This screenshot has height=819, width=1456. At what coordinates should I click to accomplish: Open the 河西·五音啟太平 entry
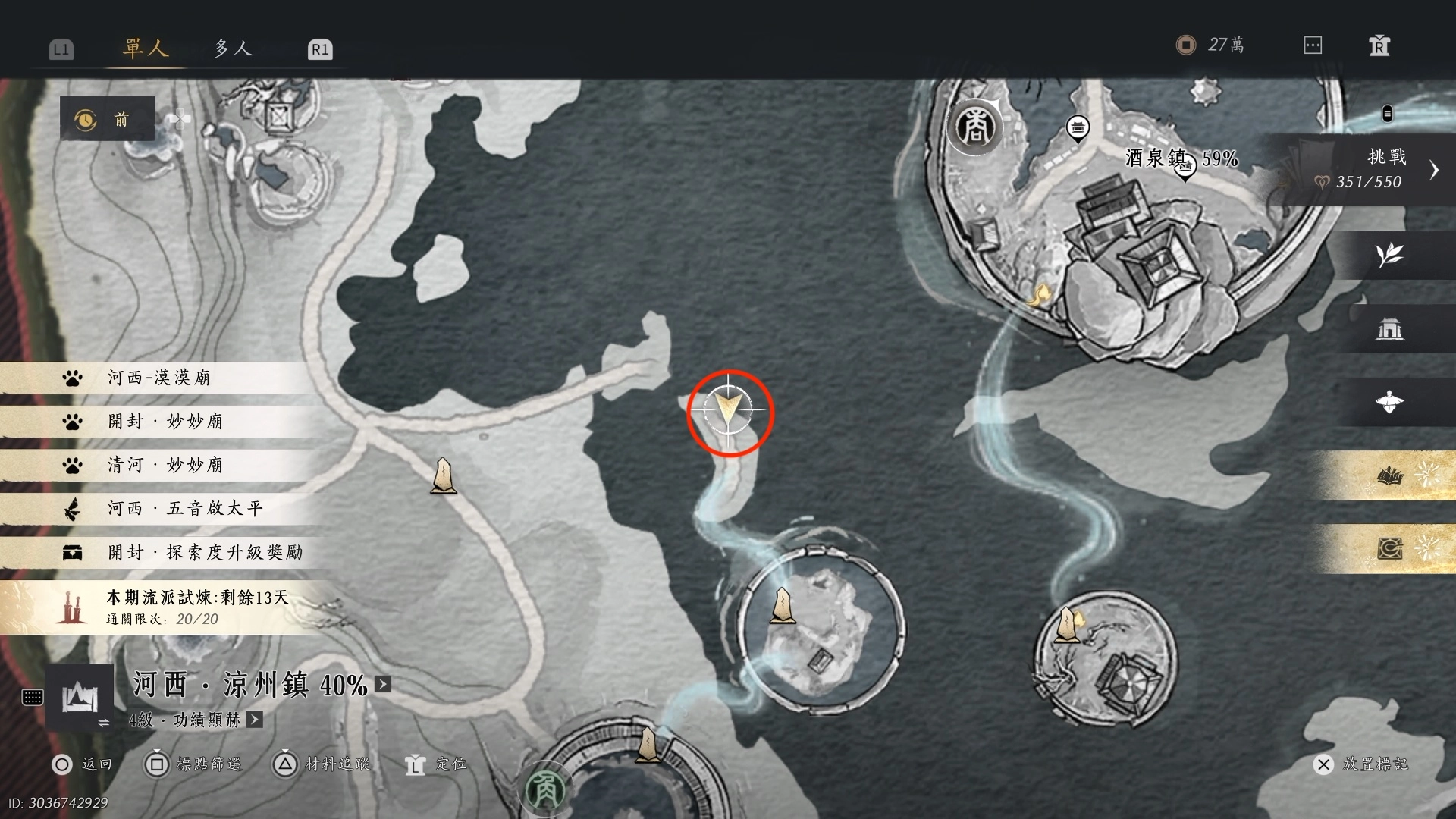[184, 508]
